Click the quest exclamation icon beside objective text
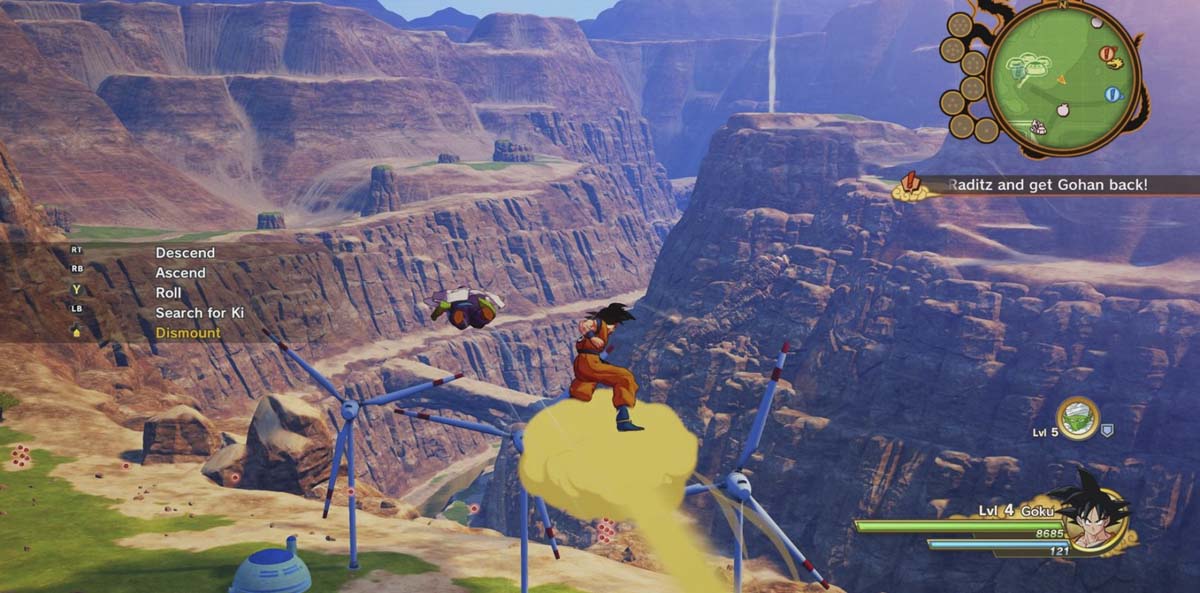This screenshot has height=593, width=1200. (x=911, y=183)
